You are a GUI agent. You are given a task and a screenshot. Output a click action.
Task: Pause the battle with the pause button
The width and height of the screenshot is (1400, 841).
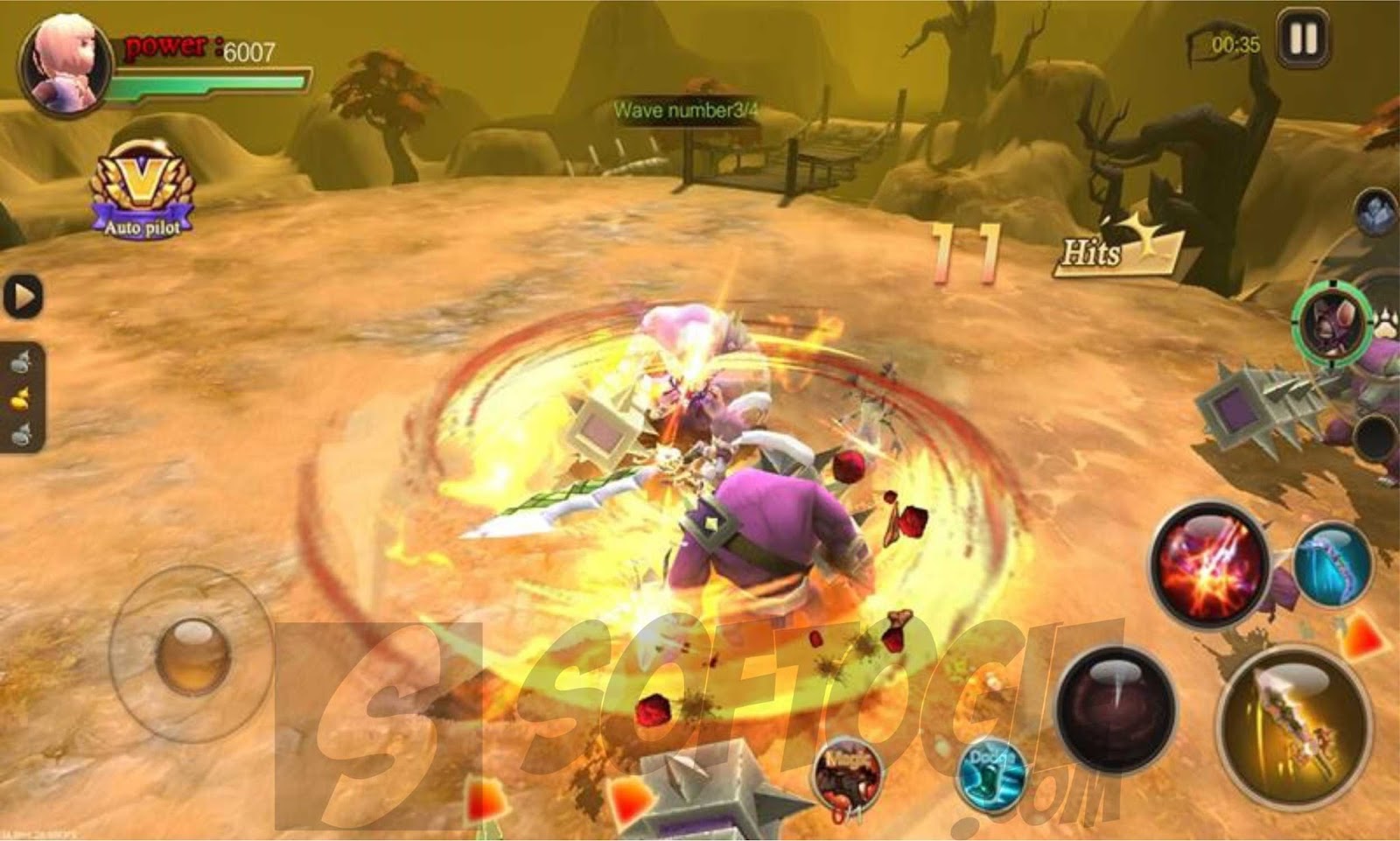(1301, 38)
